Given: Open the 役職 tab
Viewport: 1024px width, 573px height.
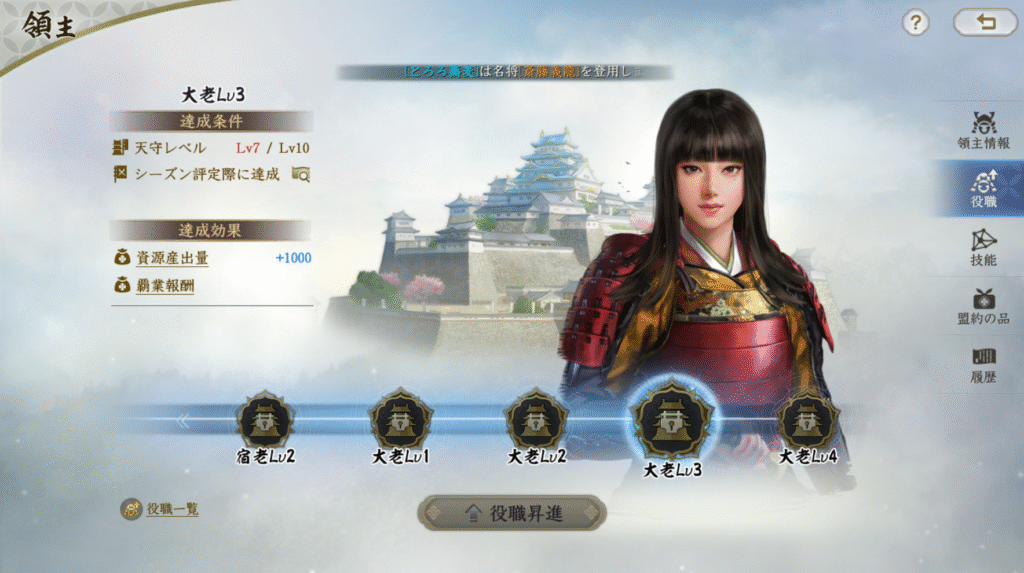Looking at the screenshot, I should pyautogui.click(x=983, y=188).
